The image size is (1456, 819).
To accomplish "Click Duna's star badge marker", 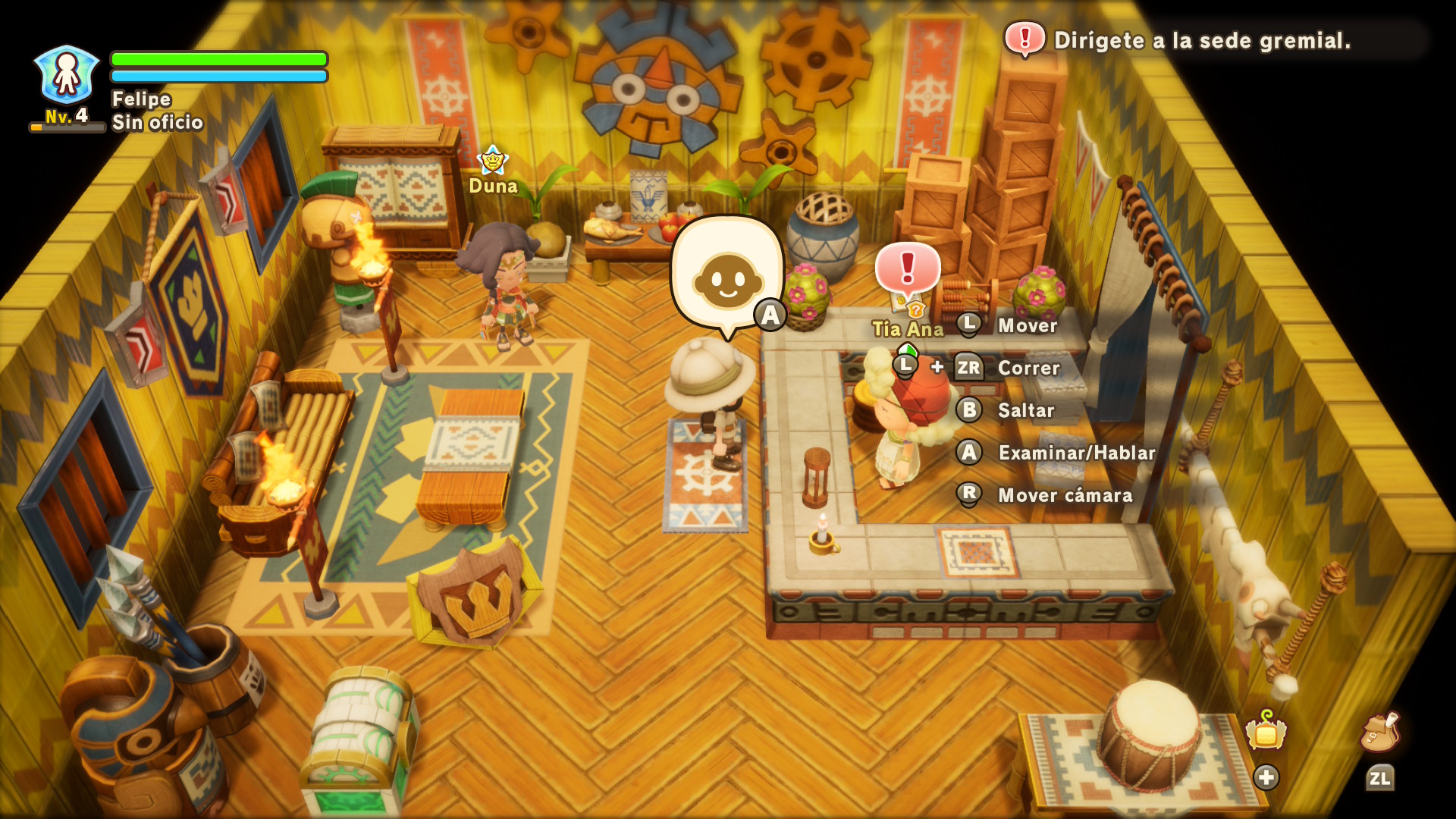I will point(492,160).
